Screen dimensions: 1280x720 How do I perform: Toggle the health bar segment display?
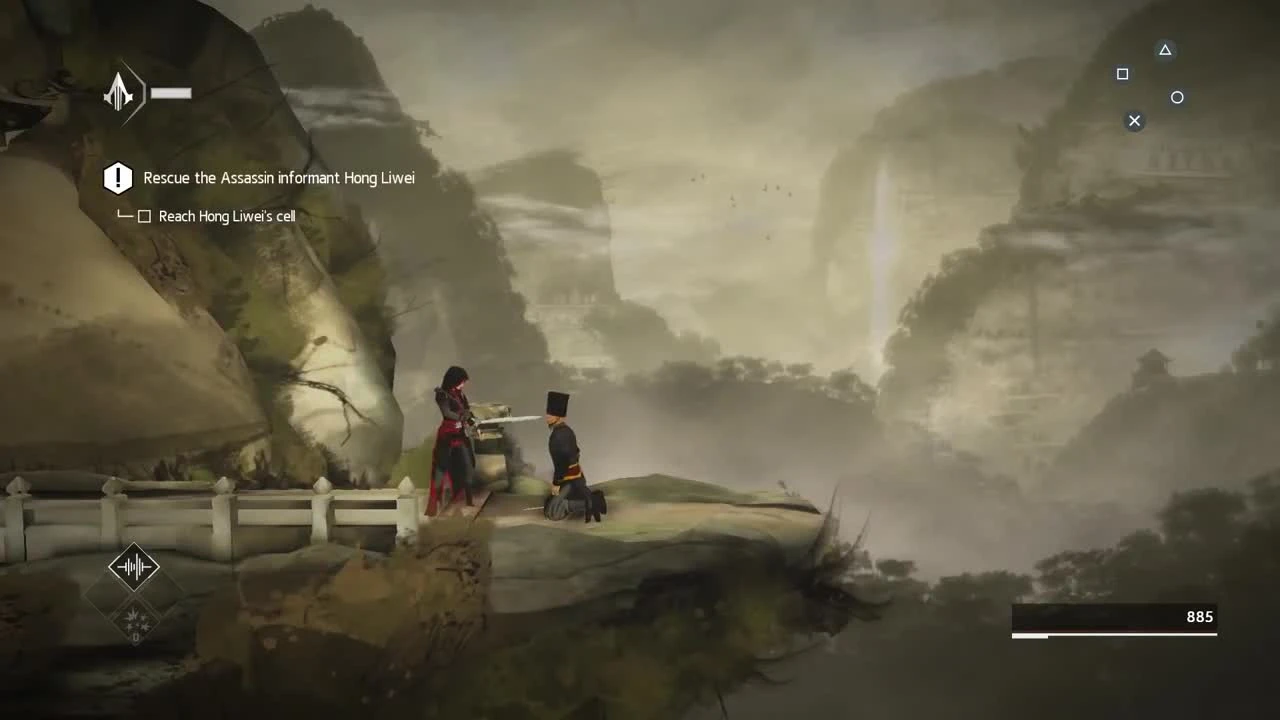click(x=171, y=93)
